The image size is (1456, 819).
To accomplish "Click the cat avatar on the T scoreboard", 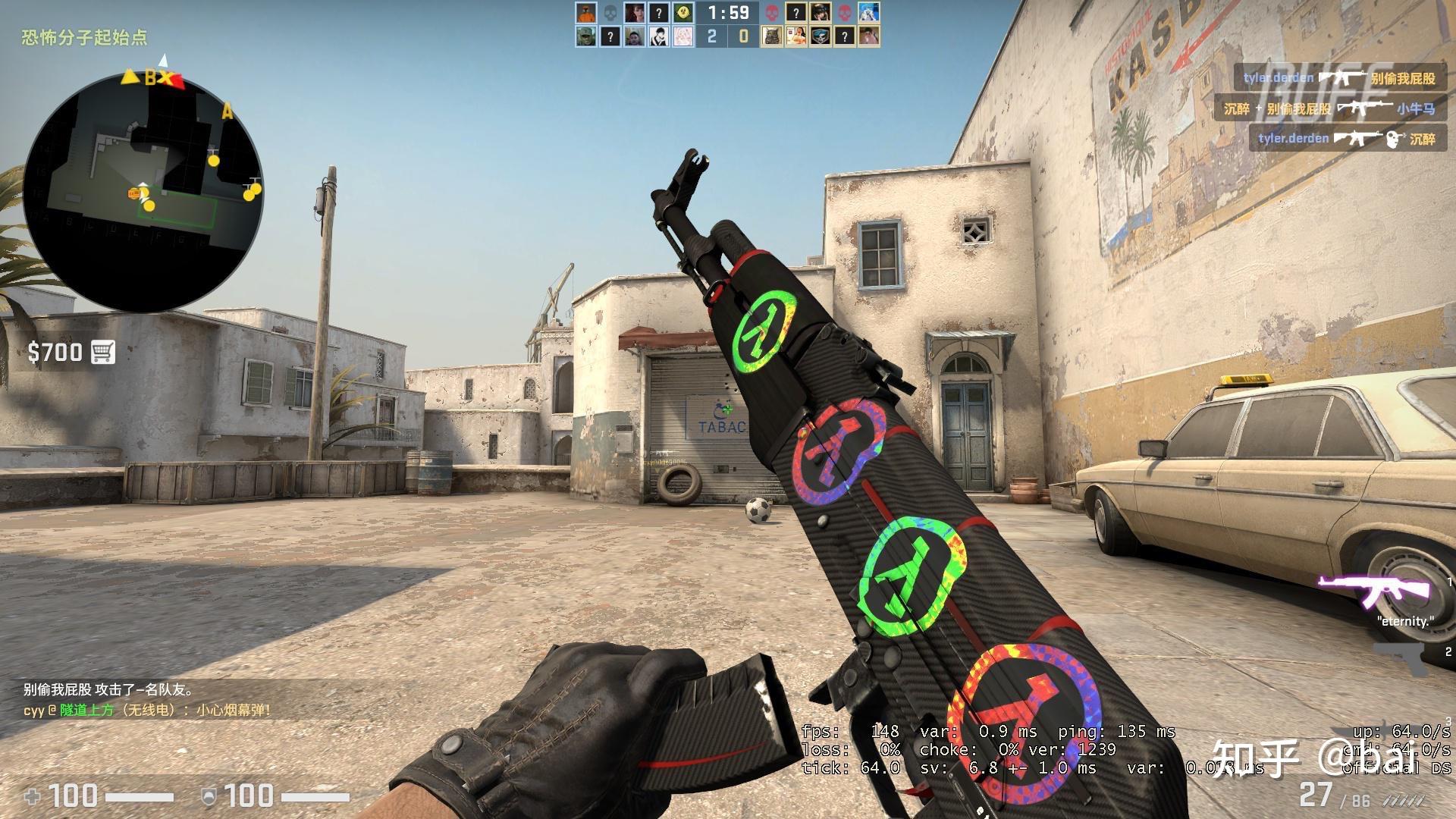I will click(772, 36).
